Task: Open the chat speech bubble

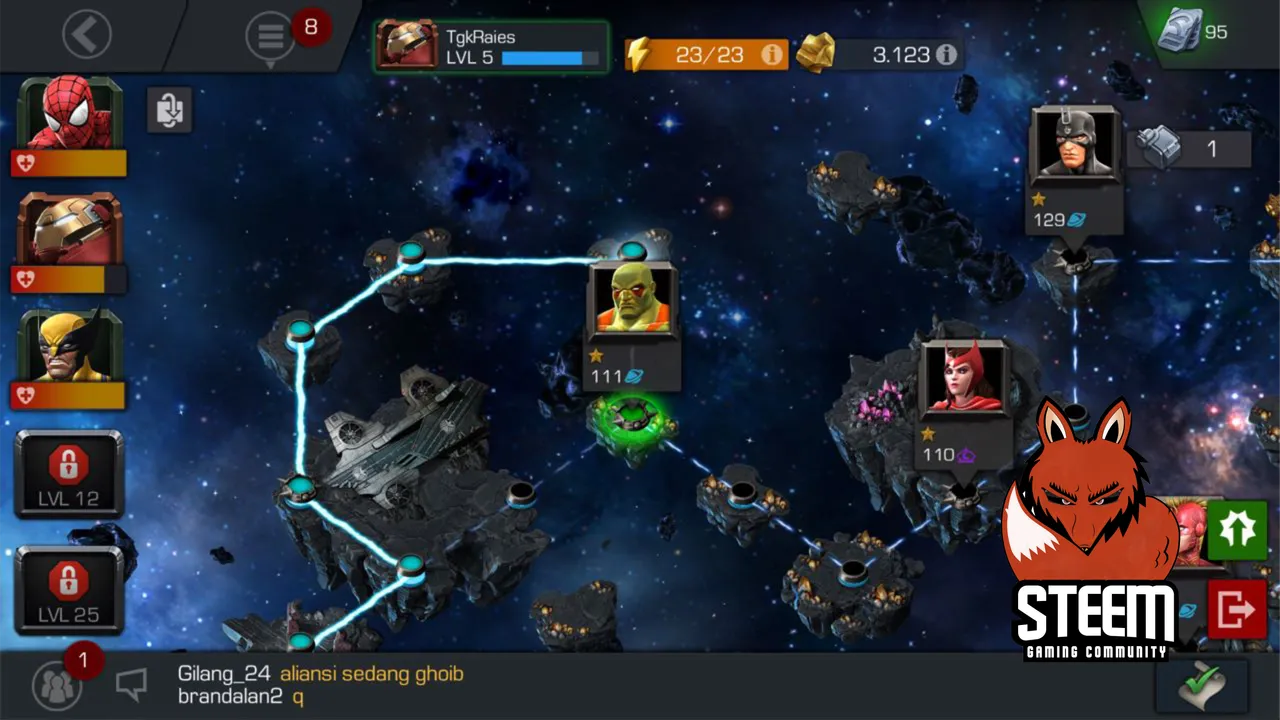Action: (131, 684)
